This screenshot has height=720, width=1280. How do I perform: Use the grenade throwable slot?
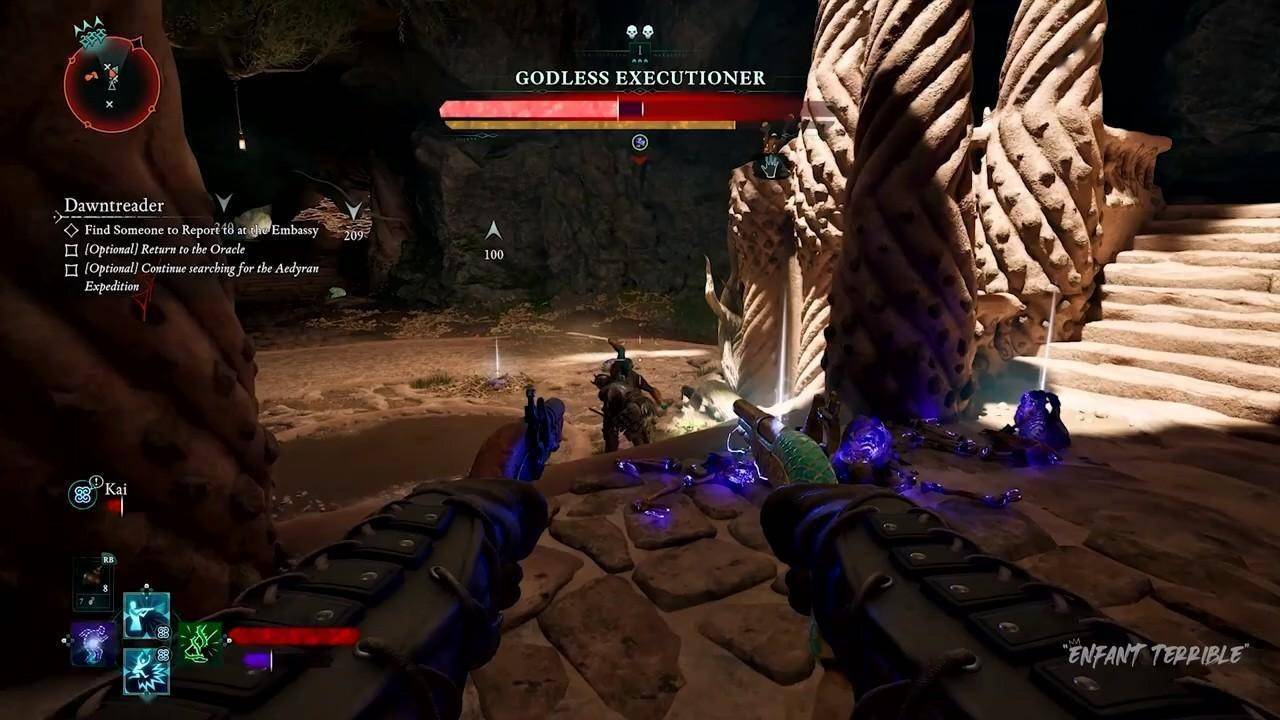93,584
